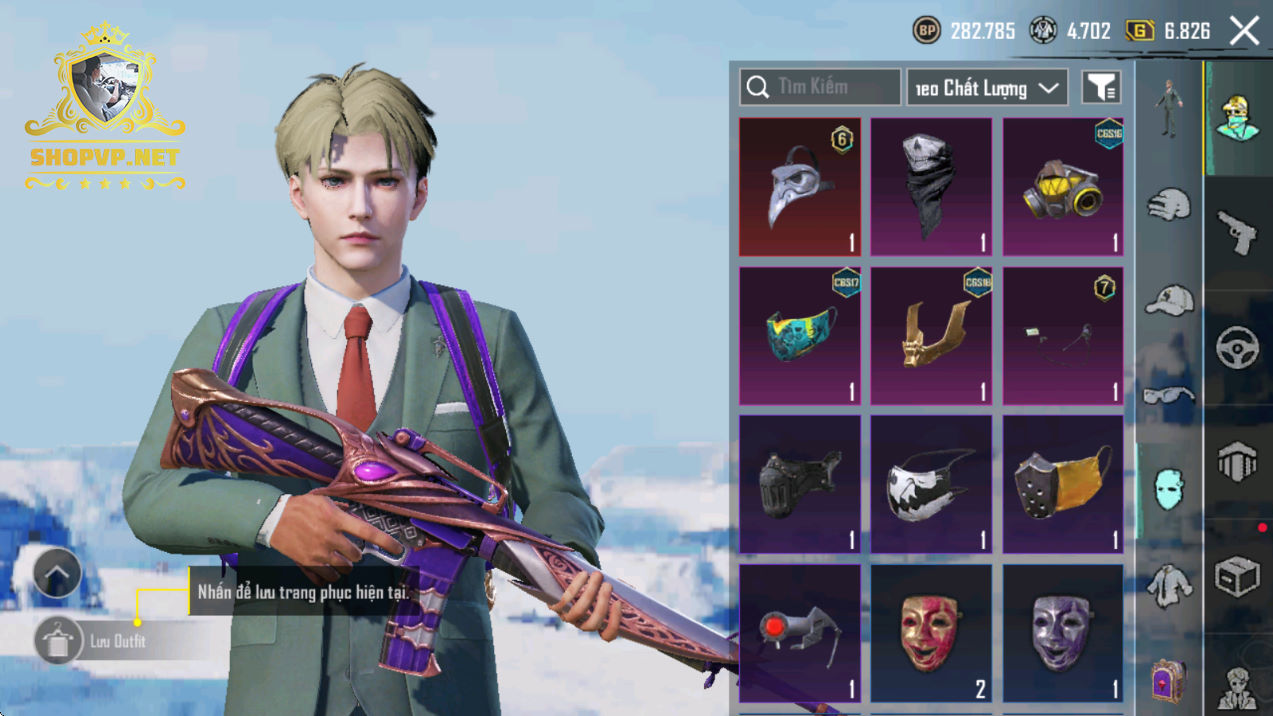Open the Chất Lượng sort dropdown

pos(986,88)
